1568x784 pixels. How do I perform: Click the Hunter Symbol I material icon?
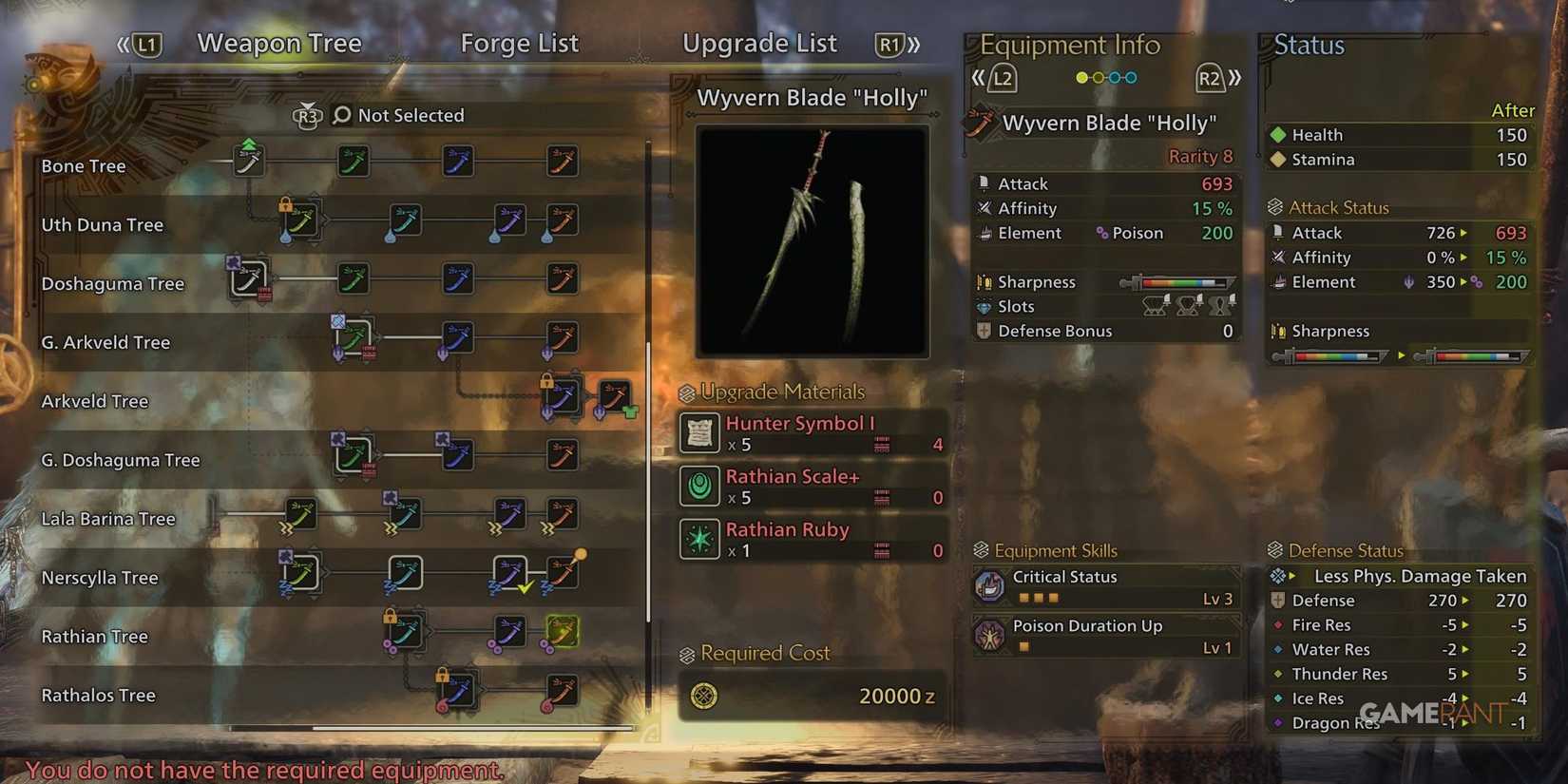(699, 432)
